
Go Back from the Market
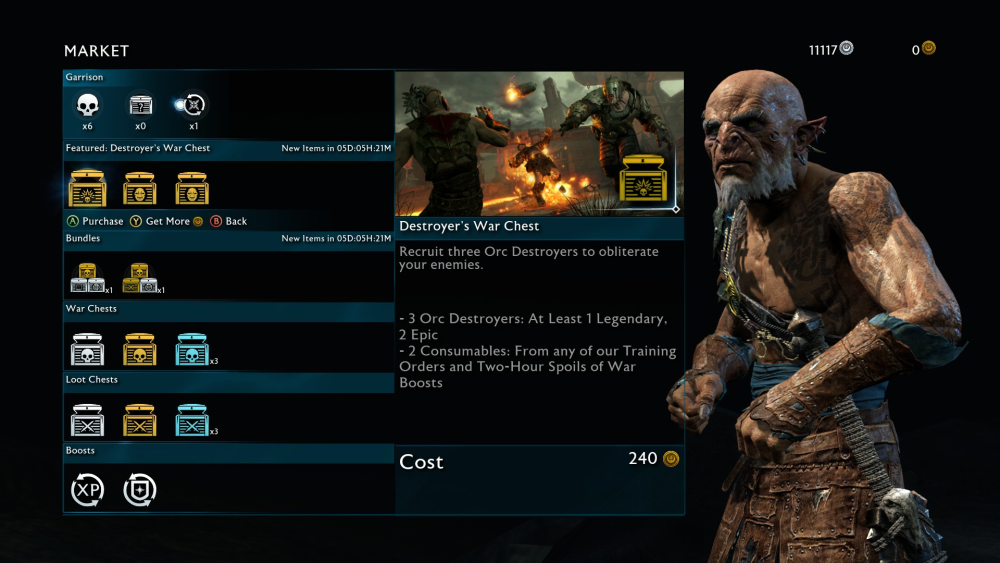[229, 221]
